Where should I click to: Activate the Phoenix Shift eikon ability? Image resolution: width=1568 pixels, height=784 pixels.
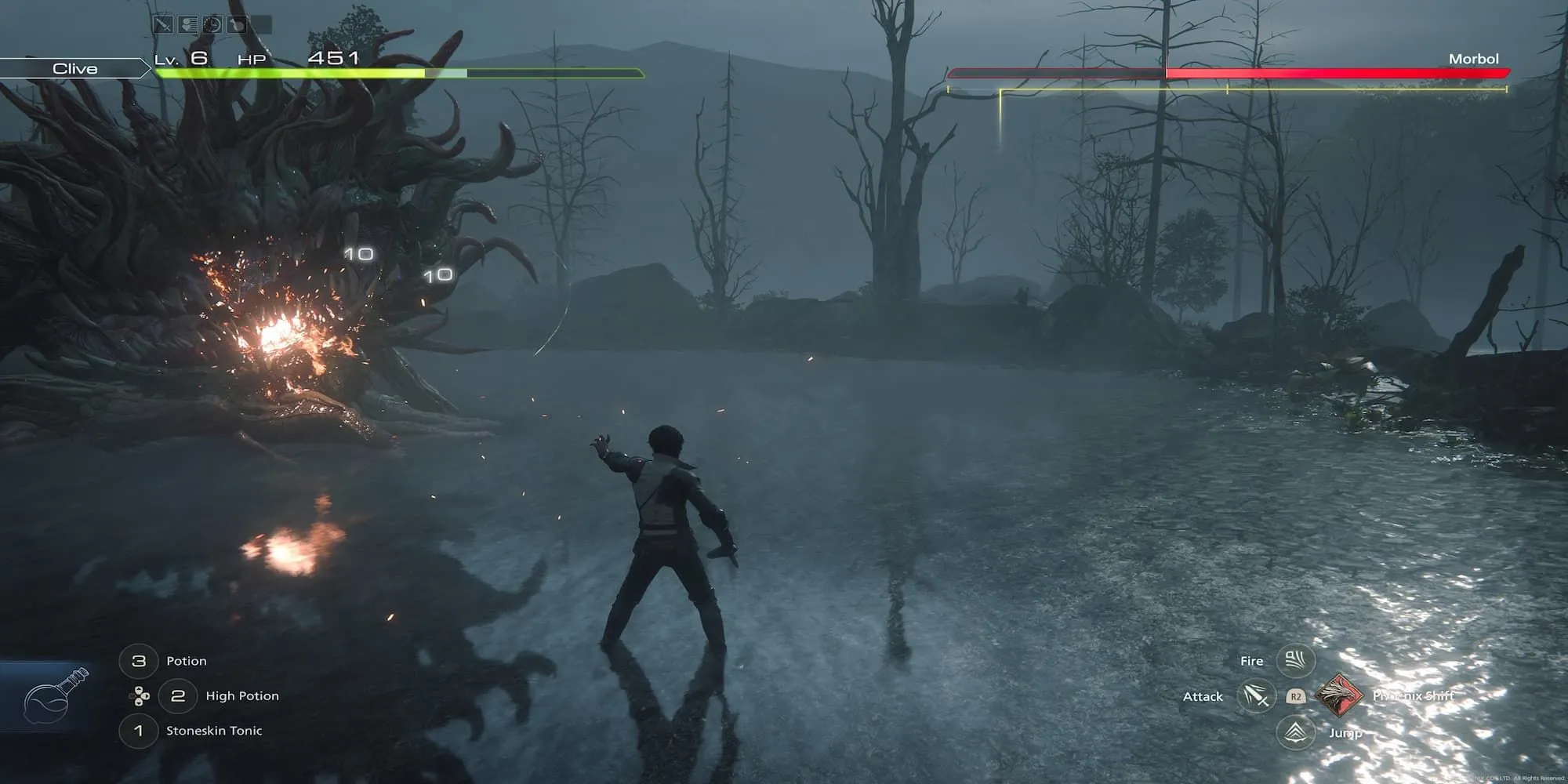(1338, 695)
